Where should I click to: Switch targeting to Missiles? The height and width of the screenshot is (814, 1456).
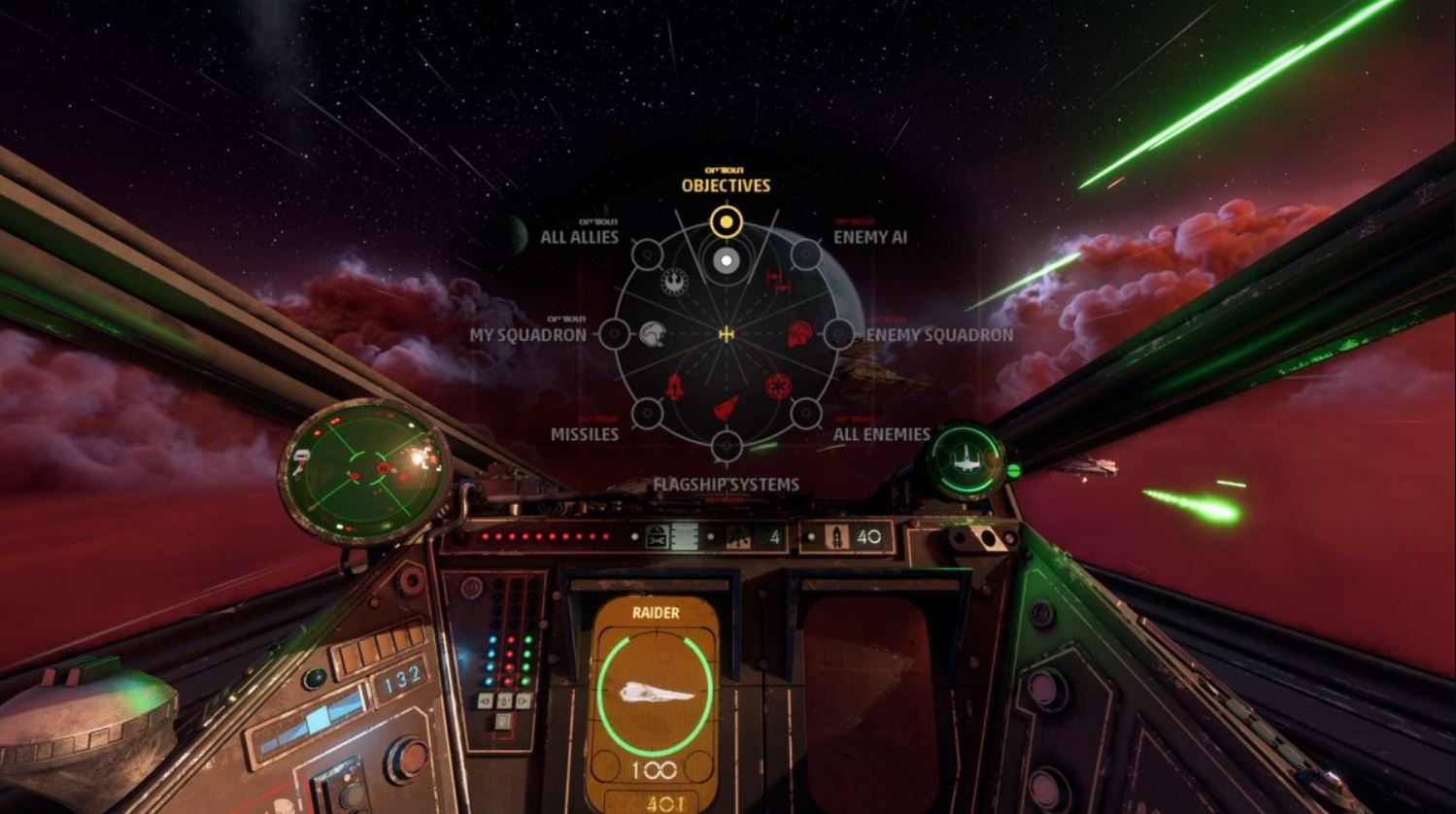coord(647,414)
